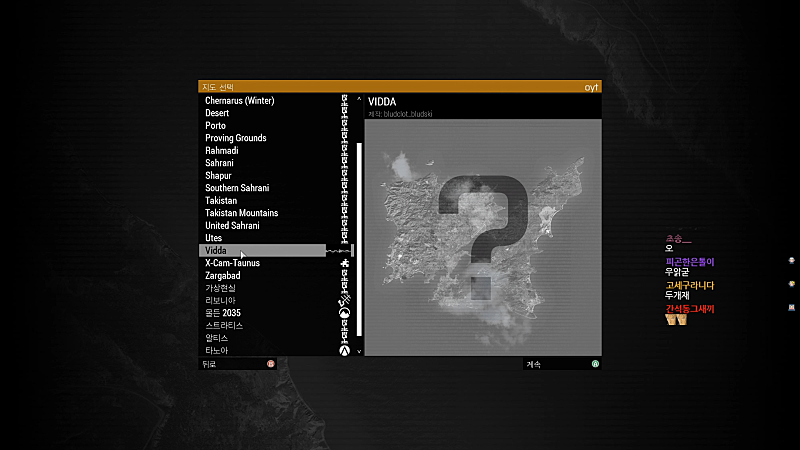Choose the Desert map
The height and width of the screenshot is (450, 800).
tap(217, 113)
